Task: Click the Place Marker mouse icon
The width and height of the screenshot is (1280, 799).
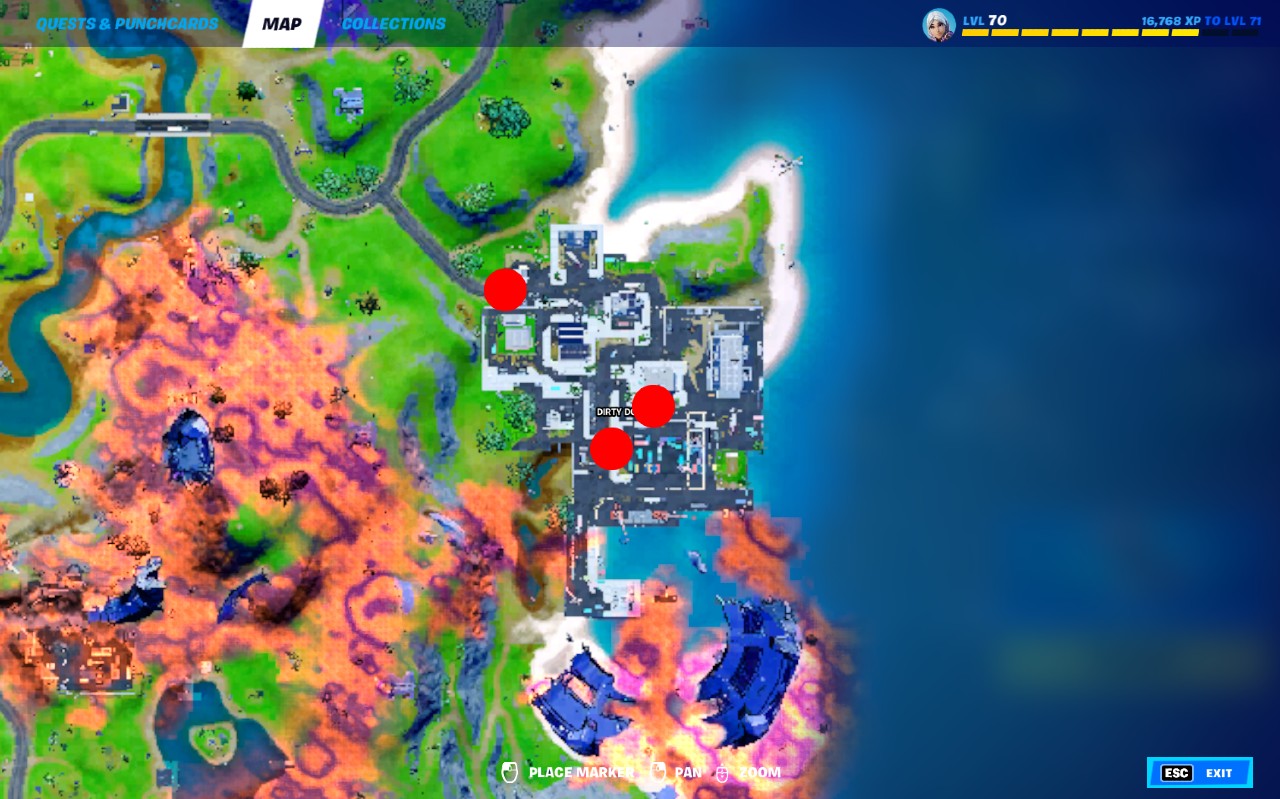Action: [510, 772]
